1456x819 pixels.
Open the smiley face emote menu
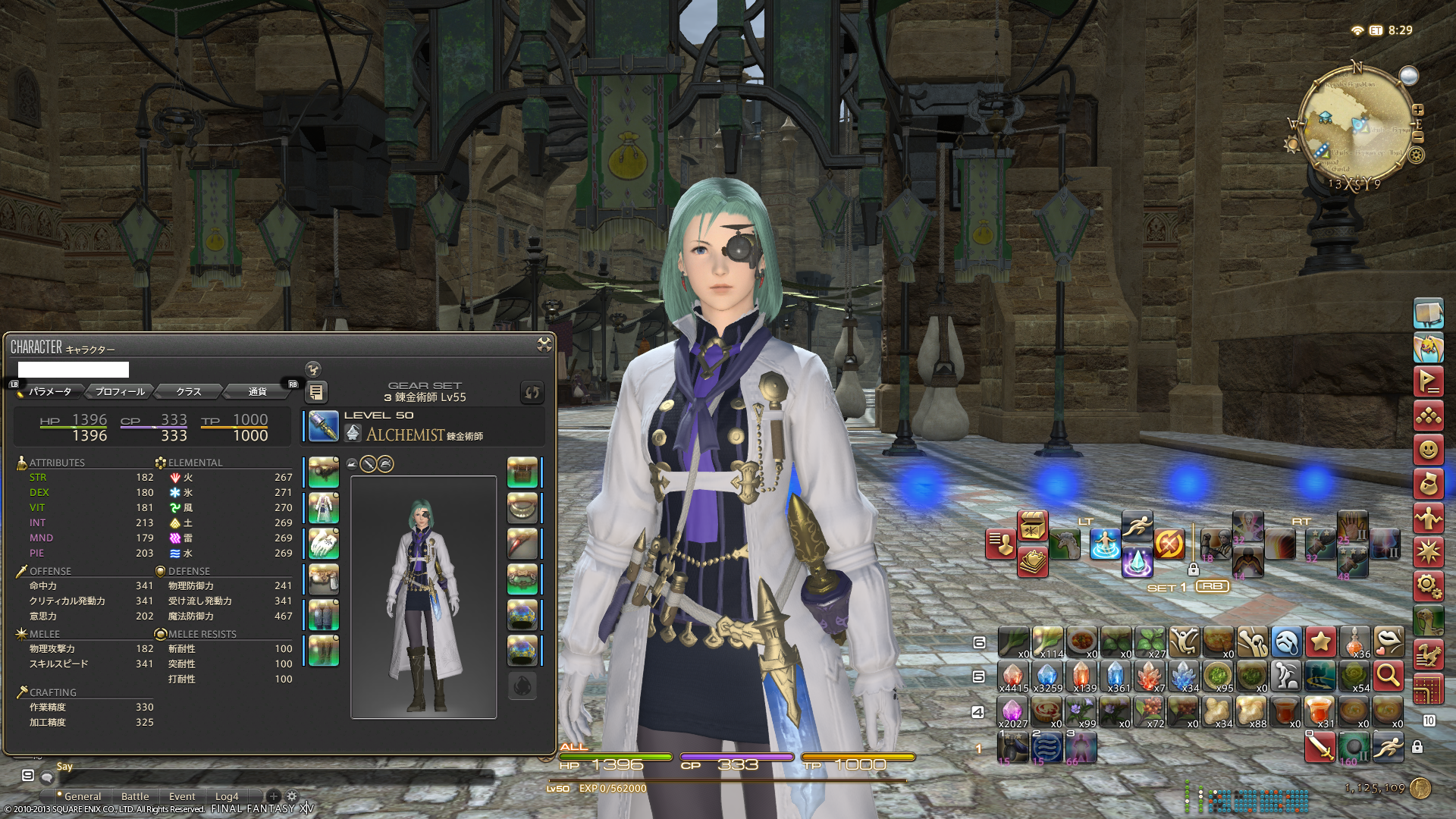tap(1428, 450)
